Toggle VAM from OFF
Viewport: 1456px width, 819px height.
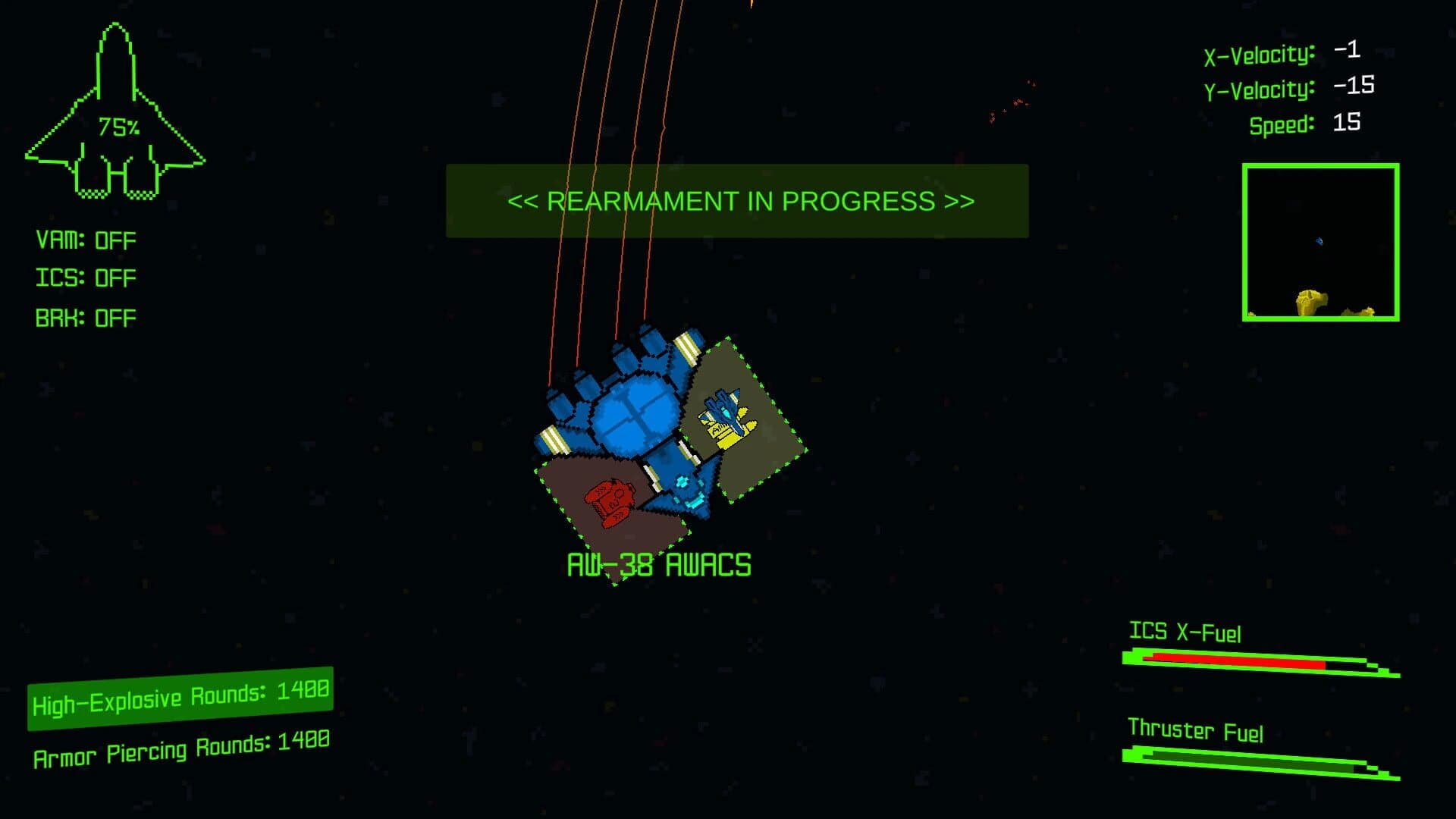(85, 239)
